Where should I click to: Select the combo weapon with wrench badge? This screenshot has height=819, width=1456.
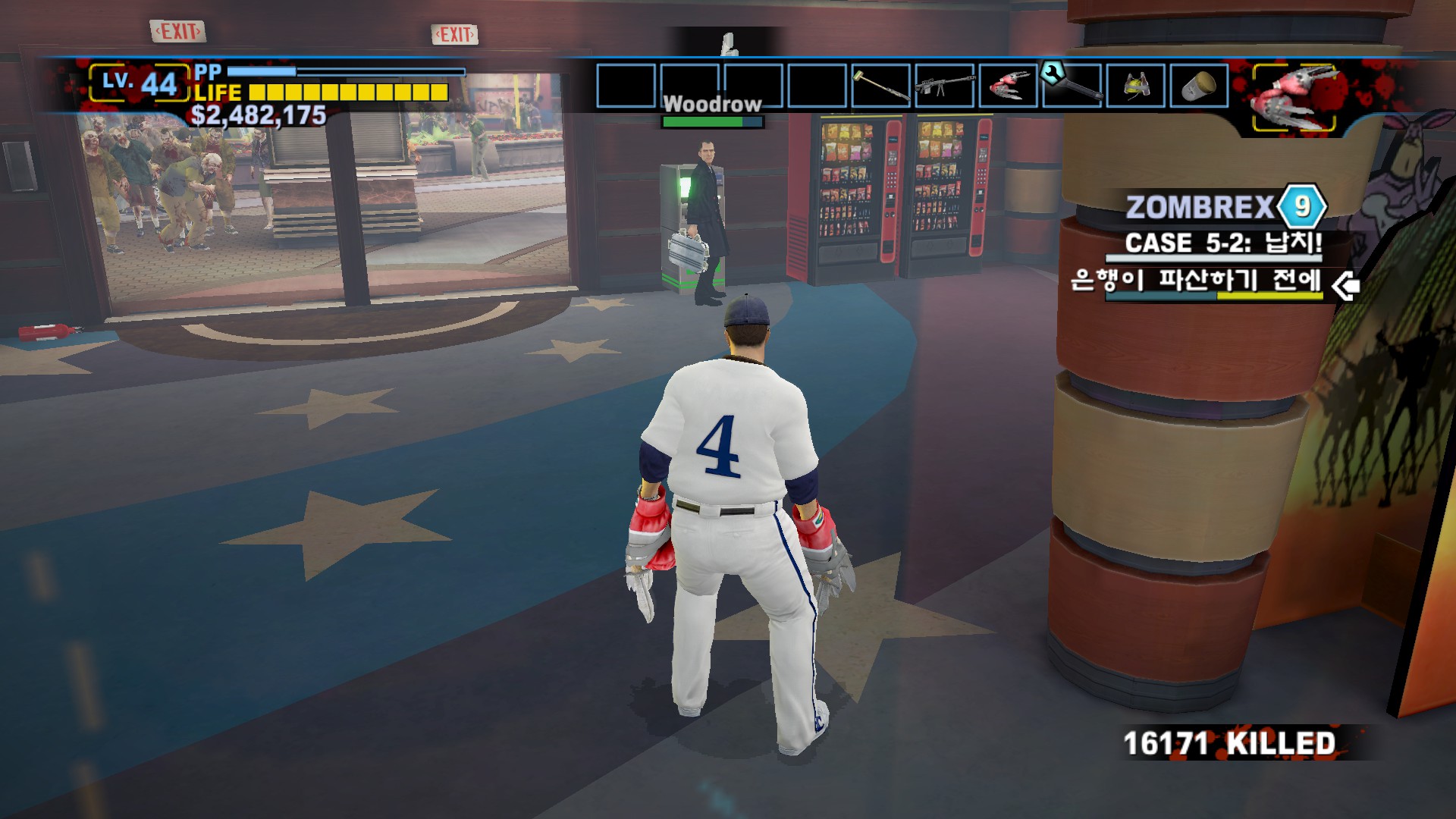pyautogui.click(x=1072, y=86)
